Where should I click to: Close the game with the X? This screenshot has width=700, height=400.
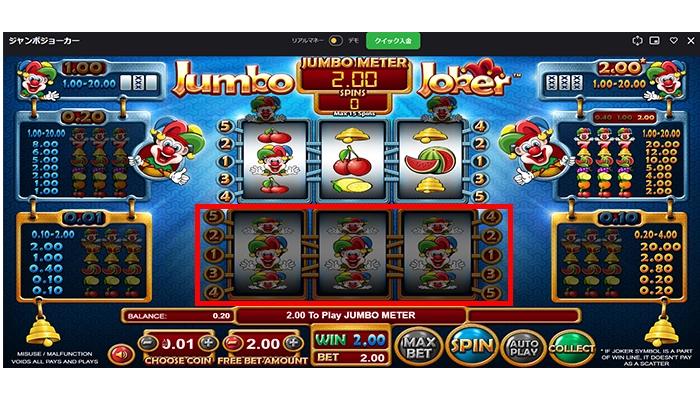tap(687, 41)
